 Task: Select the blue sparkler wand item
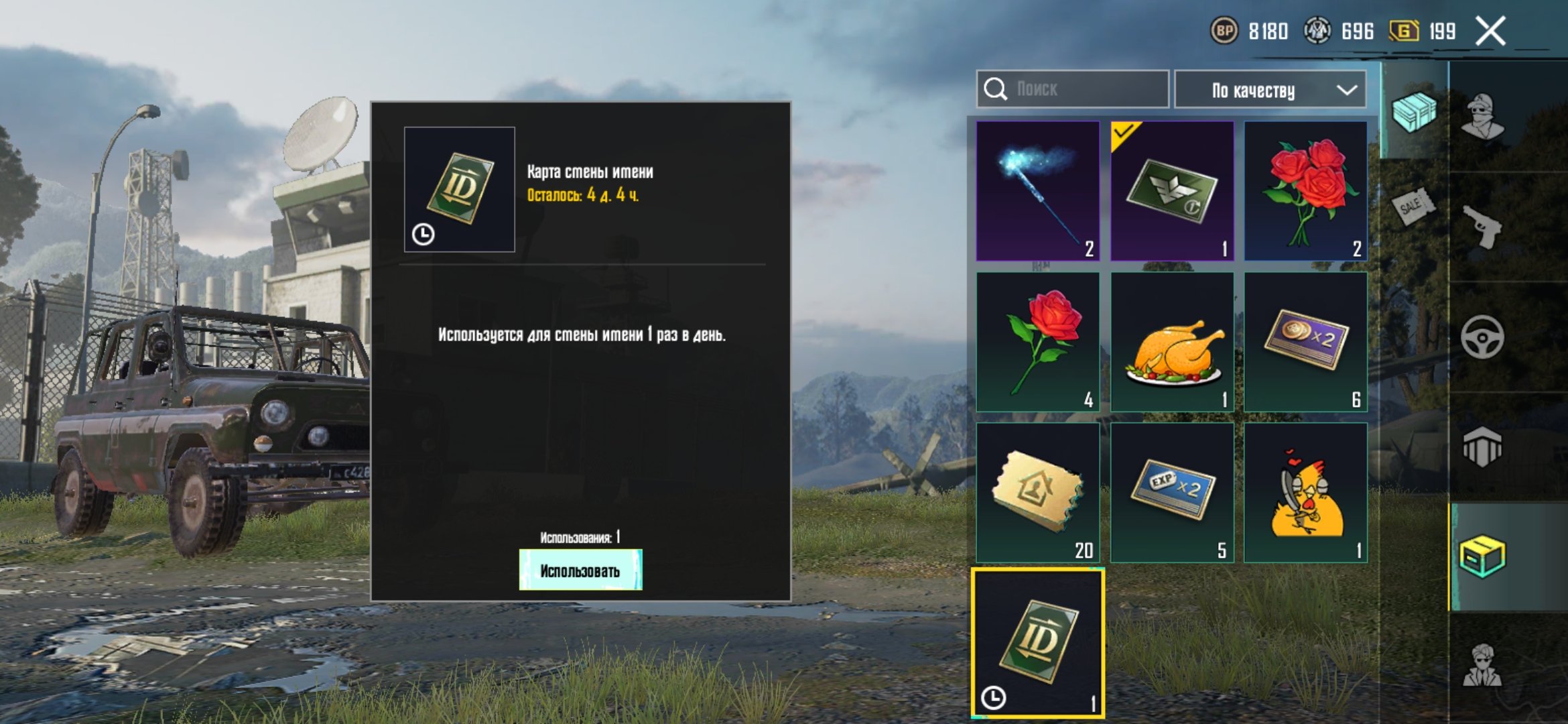(1038, 191)
